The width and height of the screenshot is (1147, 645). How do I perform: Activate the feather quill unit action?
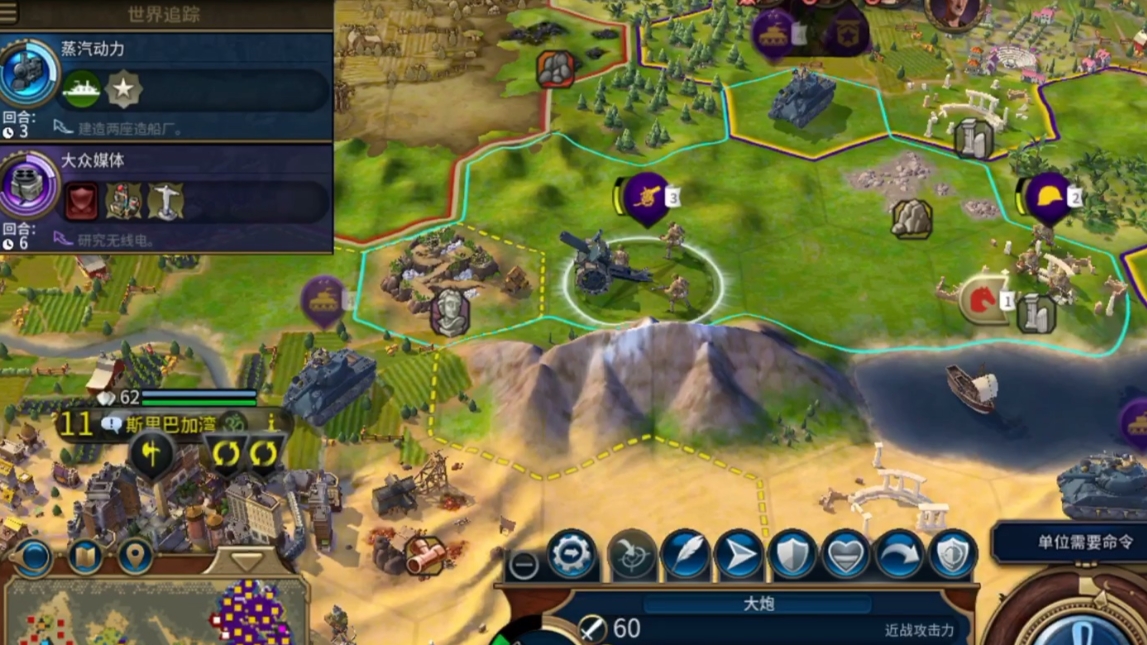pyautogui.click(x=686, y=556)
